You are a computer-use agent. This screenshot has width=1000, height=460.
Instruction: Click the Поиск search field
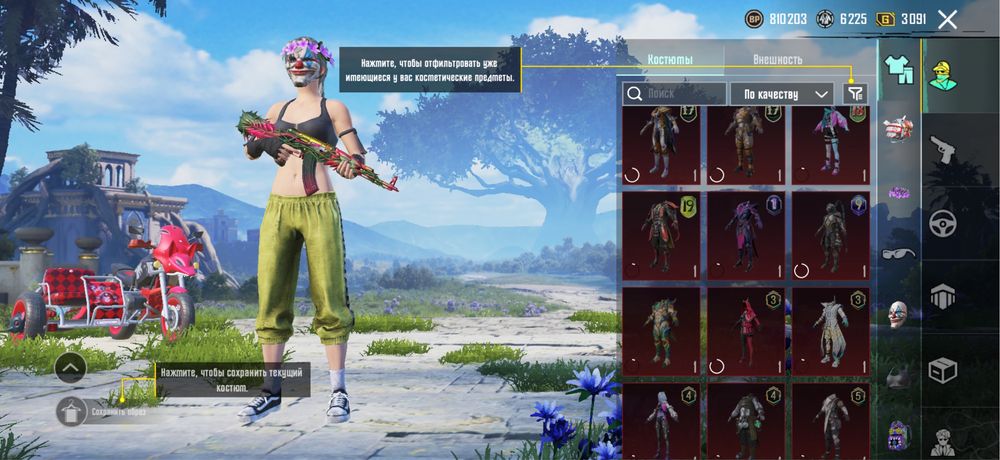(675, 94)
